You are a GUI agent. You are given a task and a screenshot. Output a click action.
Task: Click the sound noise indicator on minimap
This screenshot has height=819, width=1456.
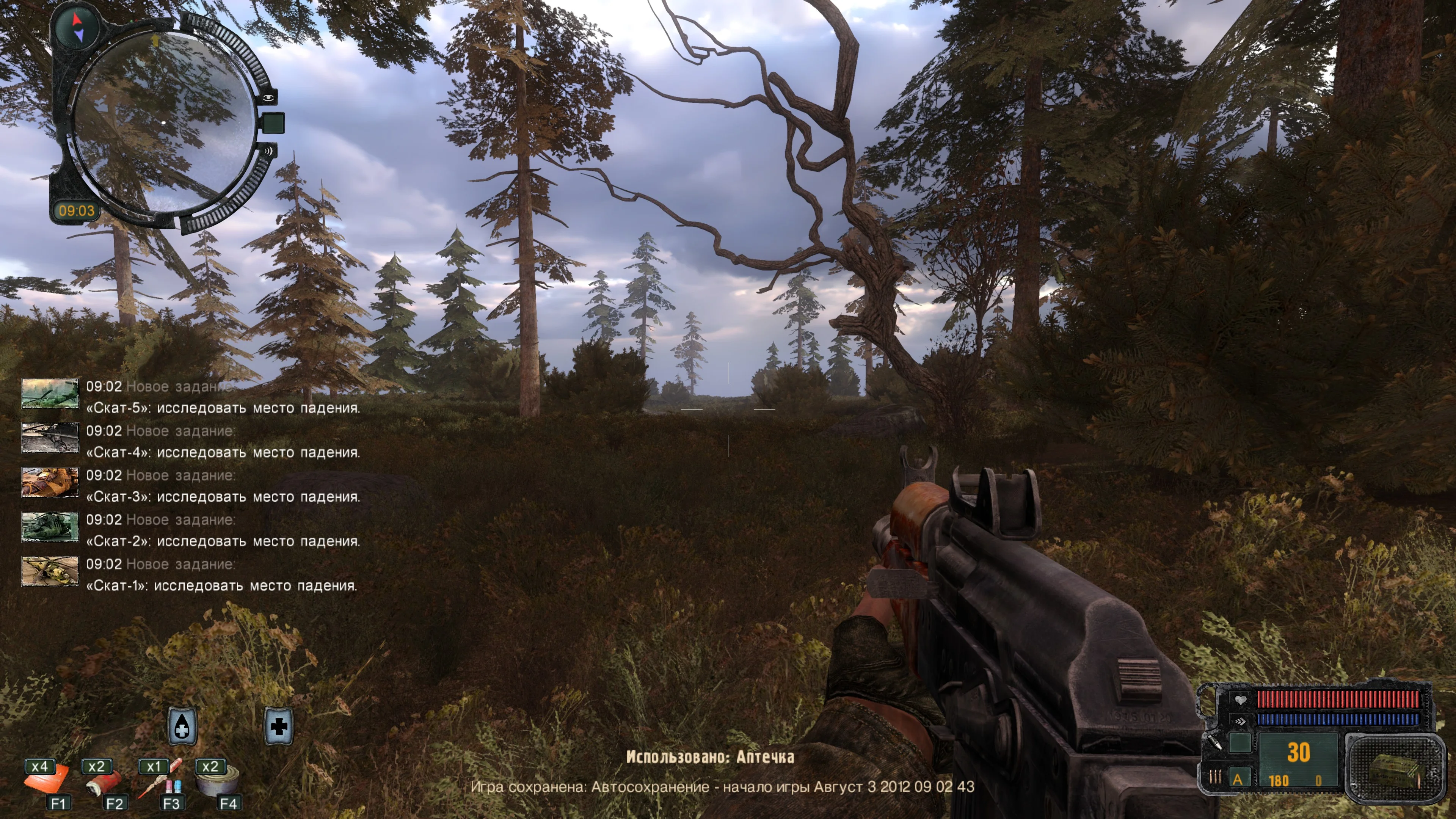point(267,151)
